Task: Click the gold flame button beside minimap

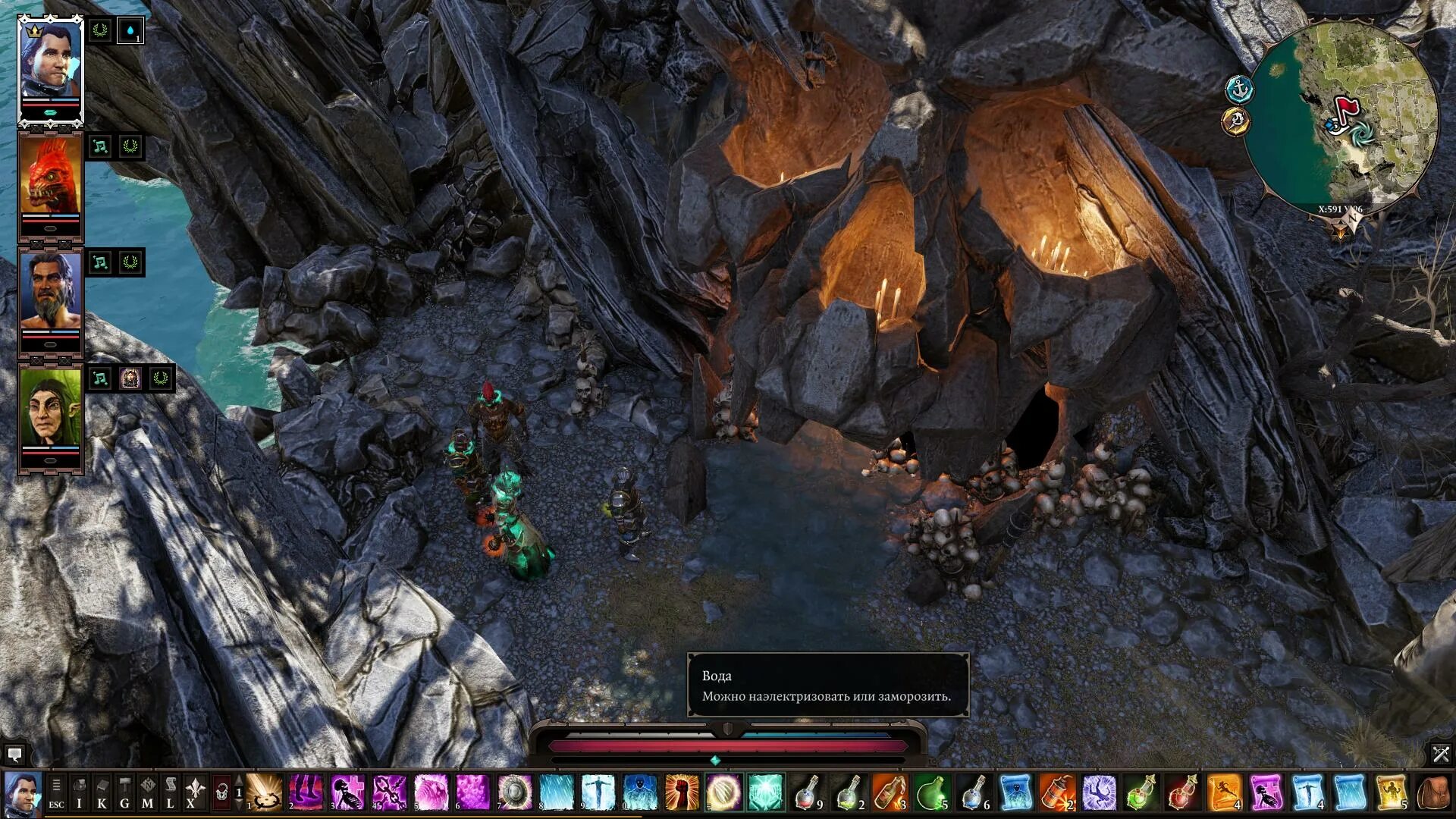Action: click(x=1236, y=120)
